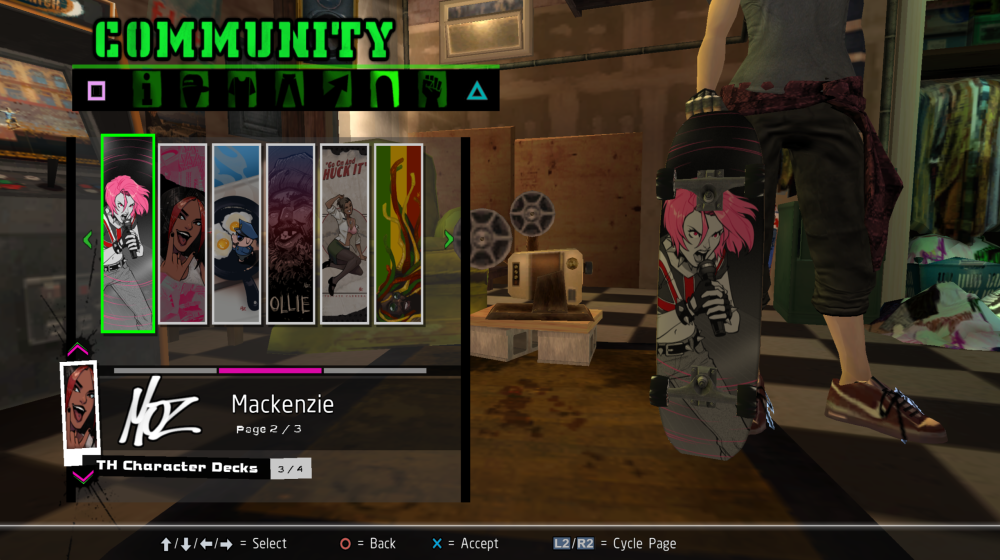Open the raised fist category tab
Viewport: 1000px width, 560px height.
pyautogui.click(x=431, y=91)
